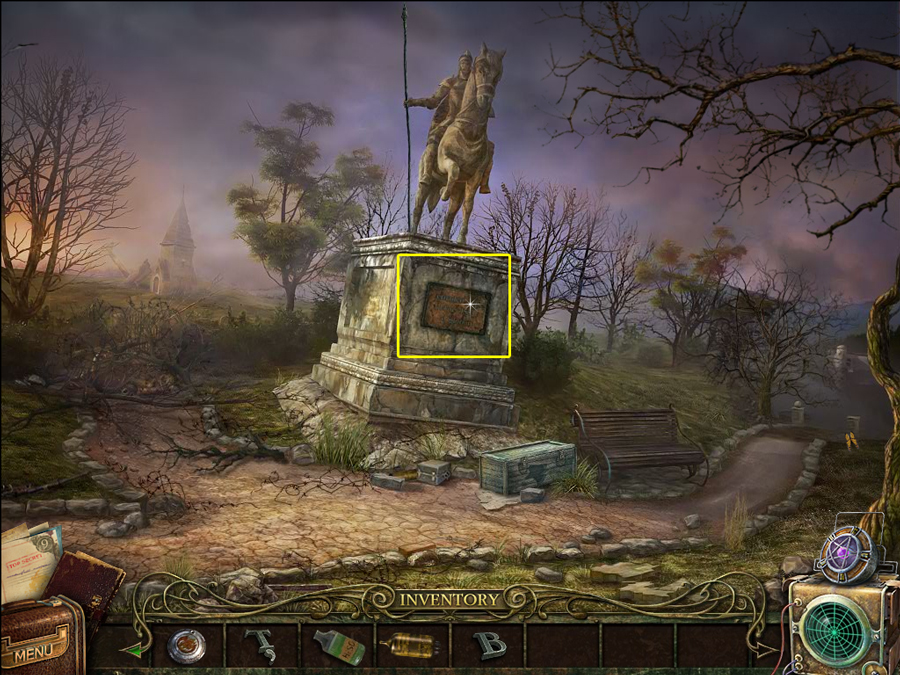Pick the metal letter T from inventory

263,645
